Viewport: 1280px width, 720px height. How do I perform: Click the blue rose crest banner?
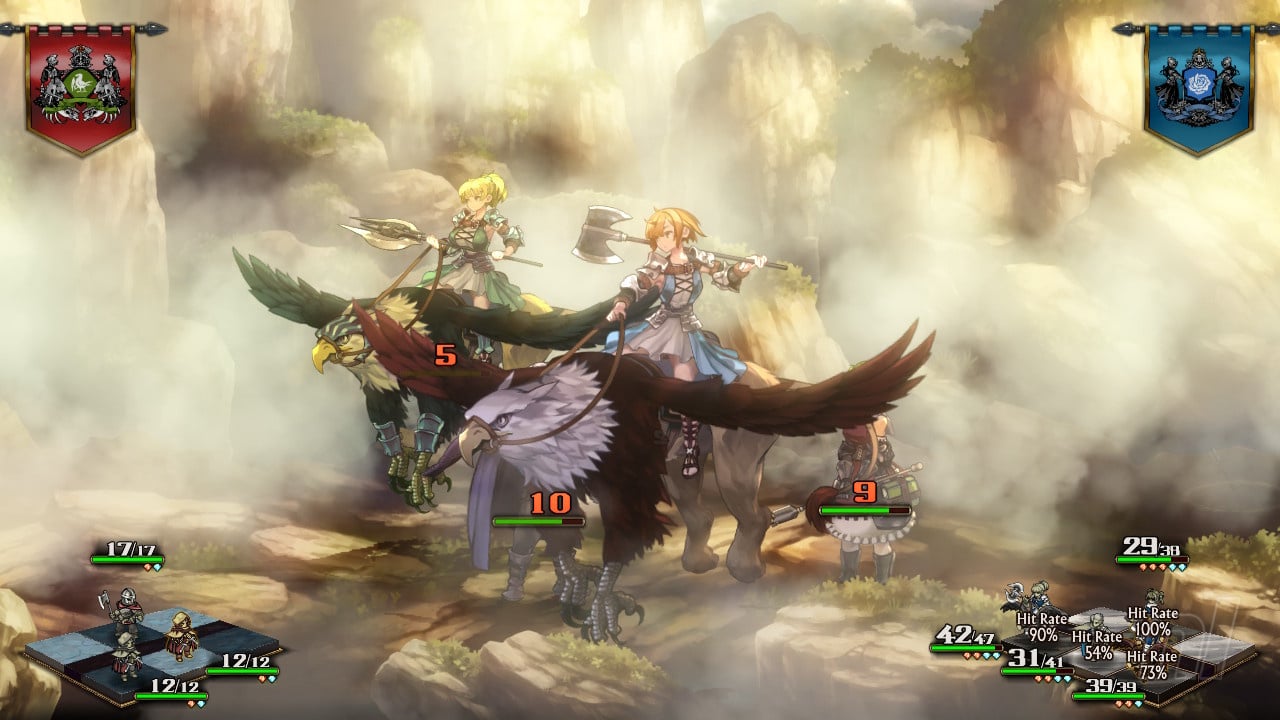click(1198, 87)
